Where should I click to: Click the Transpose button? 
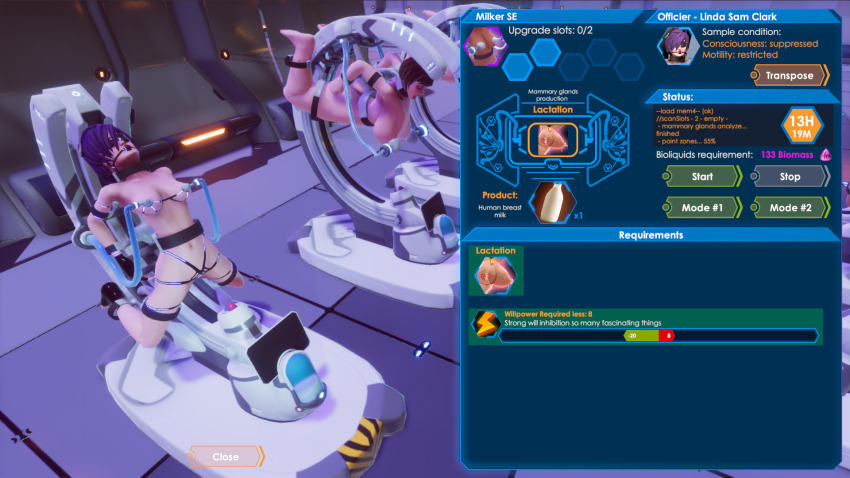pos(789,75)
